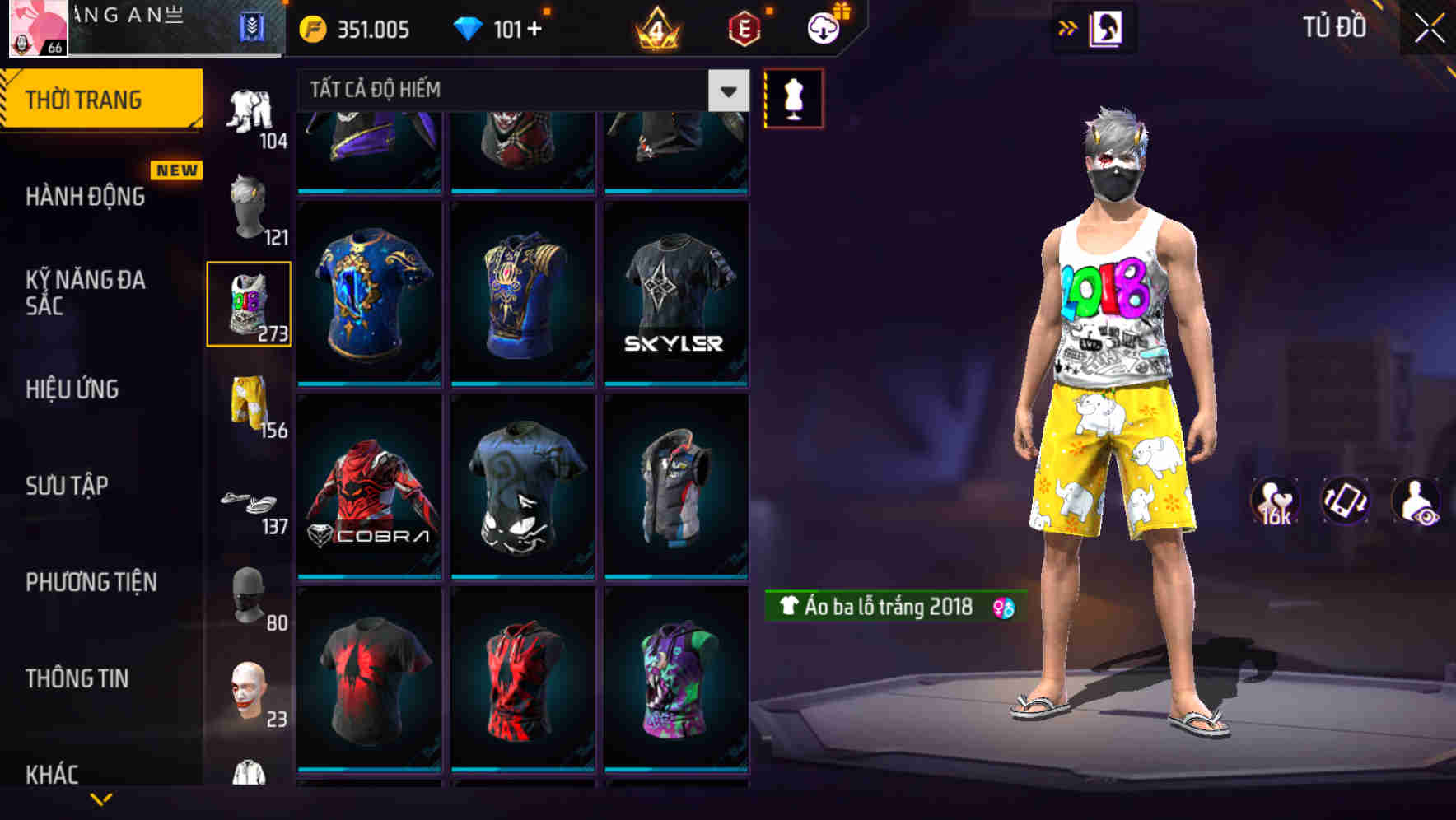Toggle the collapse arrows beside the portrait icon
This screenshot has width=1456, height=820.
pyautogui.click(x=1068, y=27)
